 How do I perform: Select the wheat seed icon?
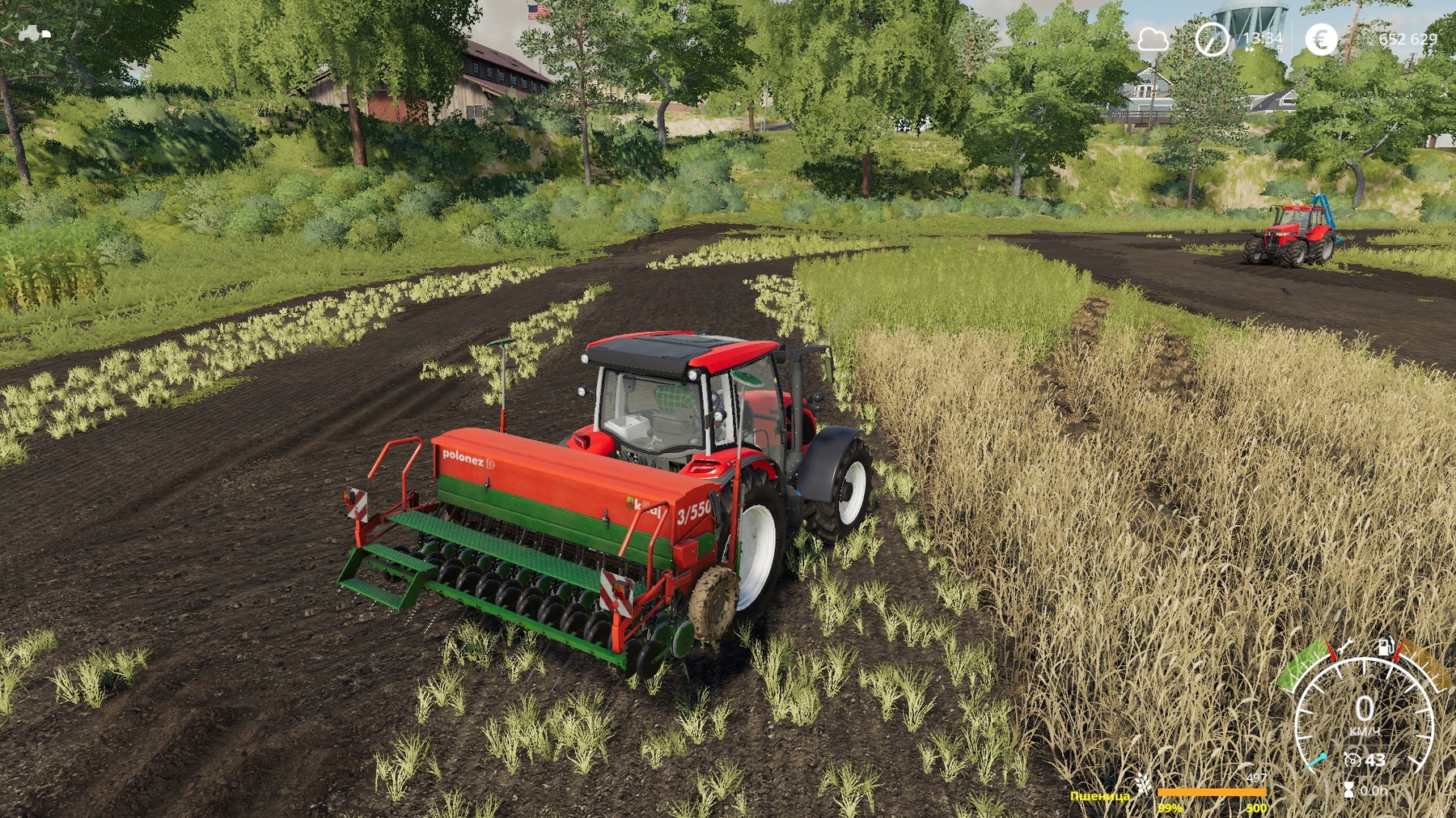point(1143,783)
